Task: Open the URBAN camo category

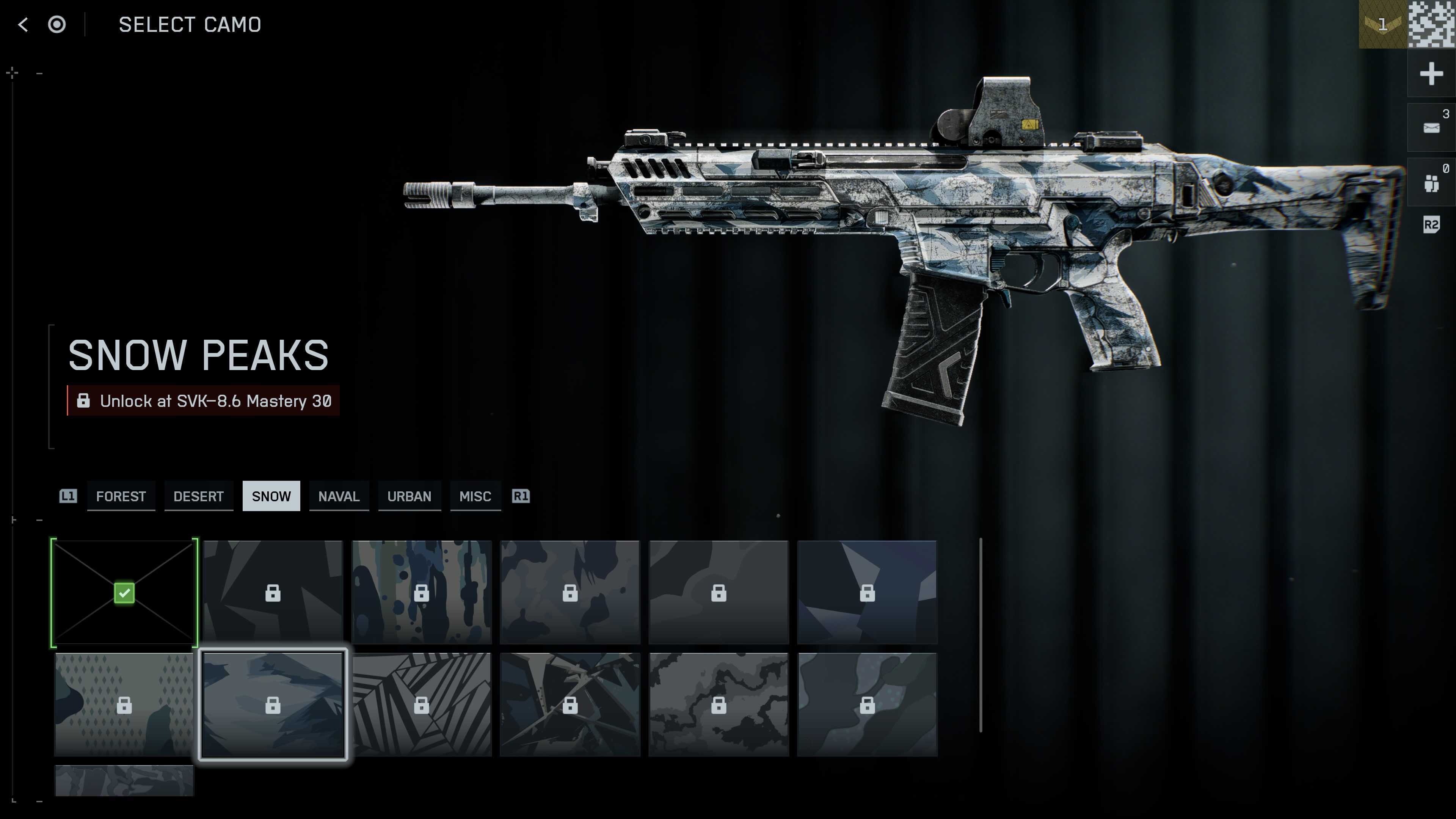Action: click(x=409, y=496)
